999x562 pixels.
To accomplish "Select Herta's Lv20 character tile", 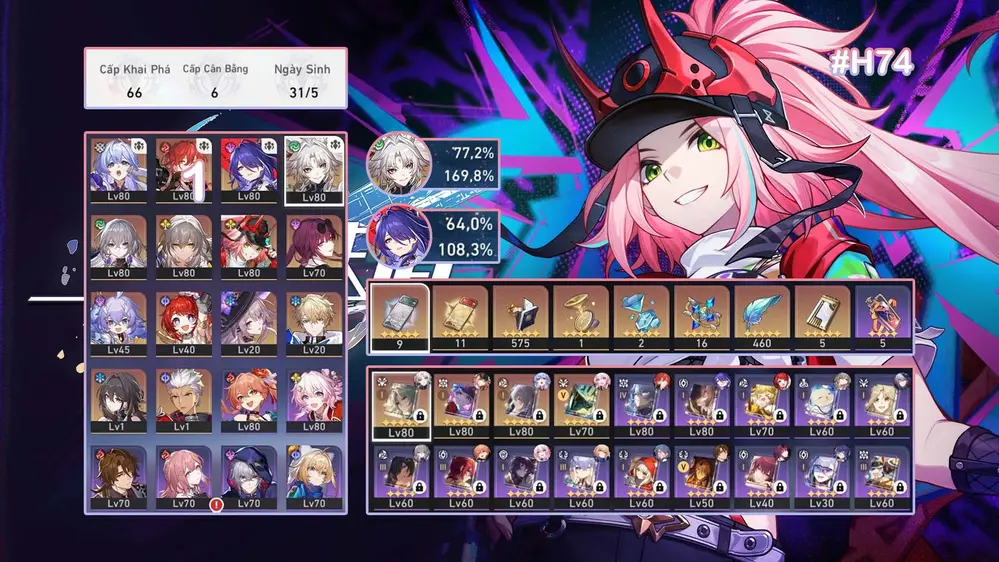I will click(248, 318).
